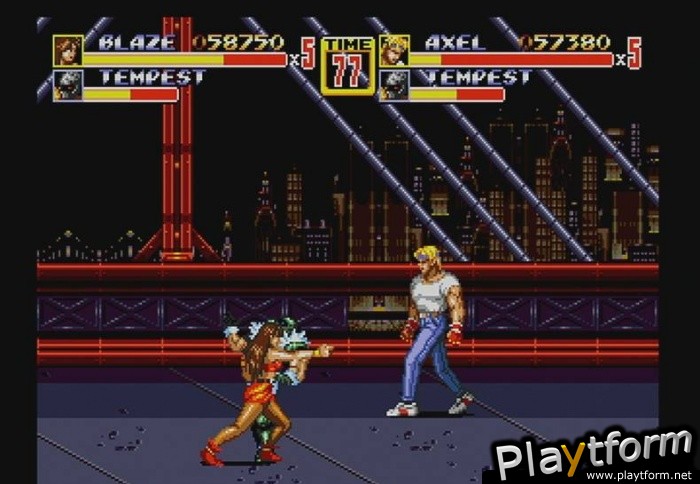This screenshot has width=700, height=484.
Task: Select Axel's character portrait
Action: pos(394,50)
